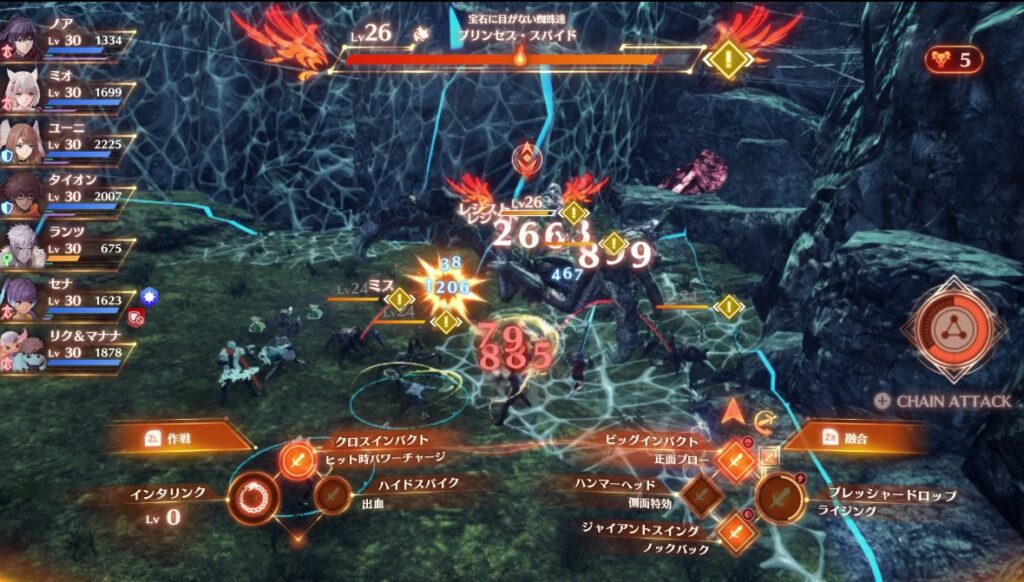Pick Taion's party portrait
1024x582 pixels.
(22, 194)
